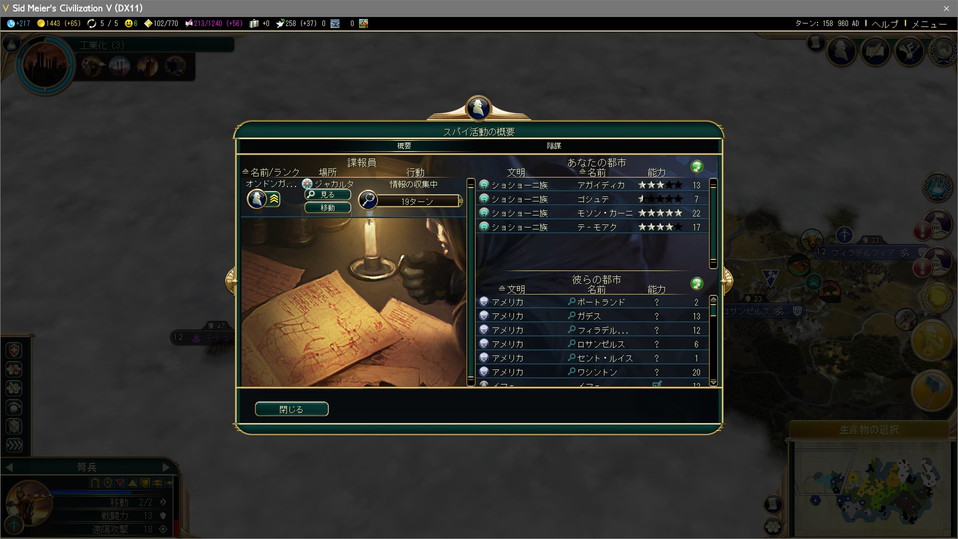Click the green help icon beside あなたの都市
The height and width of the screenshot is (539, 958).
click(697, 166)
